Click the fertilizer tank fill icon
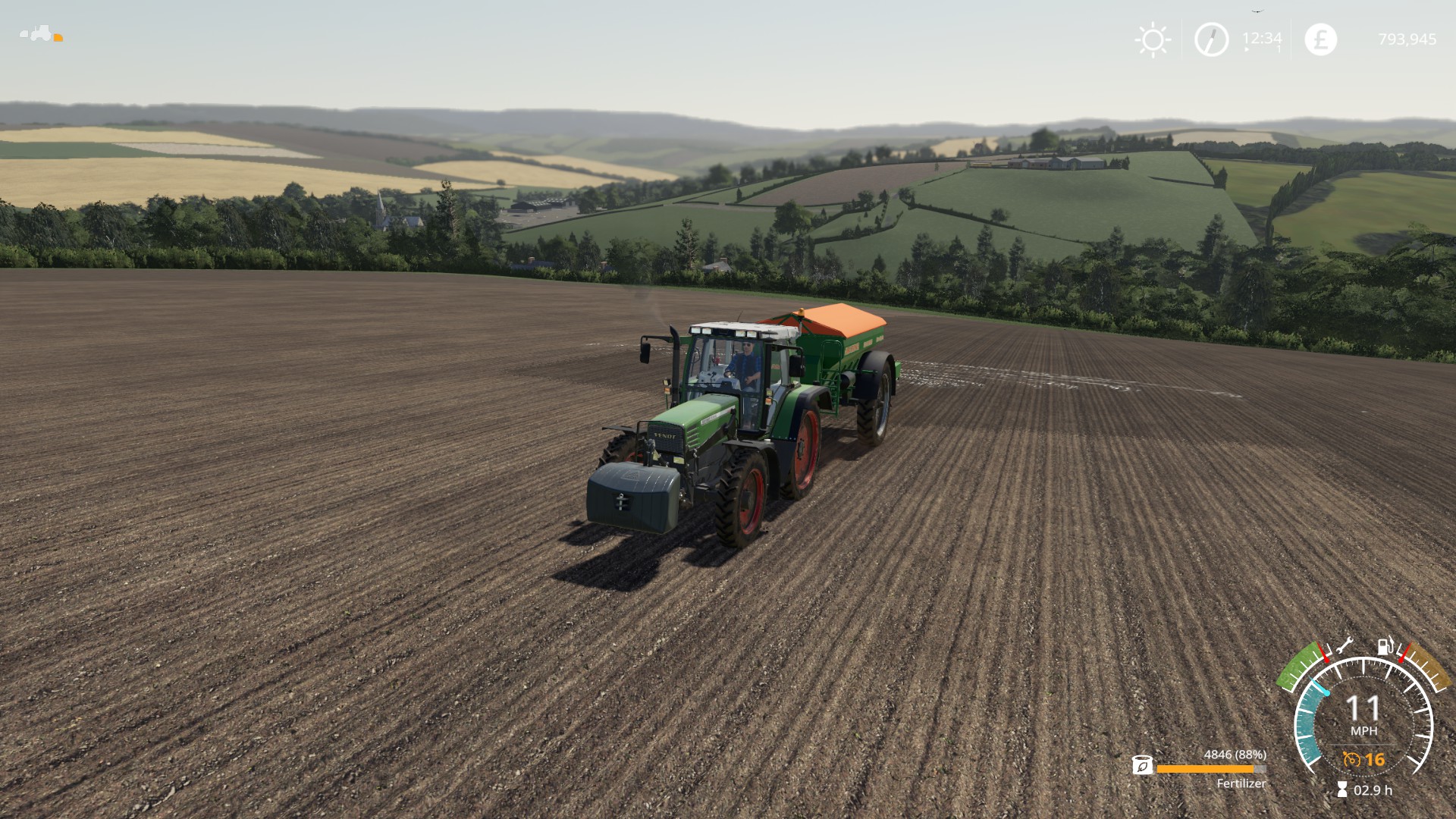 coord(1142,765)
